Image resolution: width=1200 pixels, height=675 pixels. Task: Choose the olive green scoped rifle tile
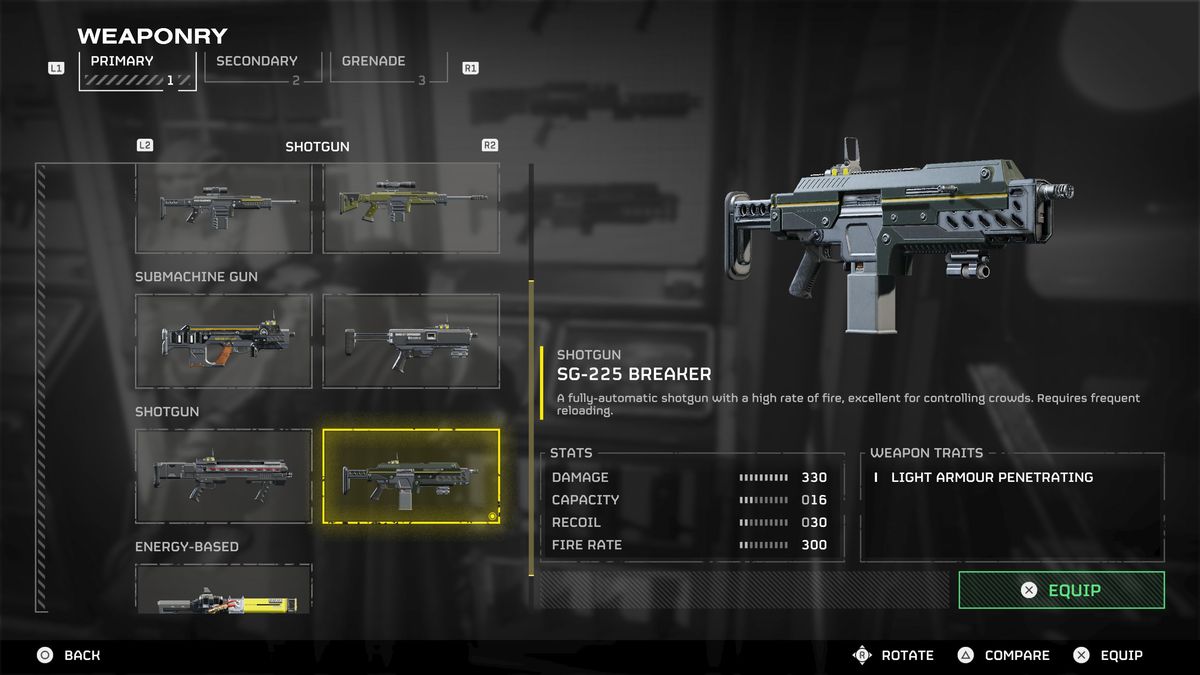411,208
